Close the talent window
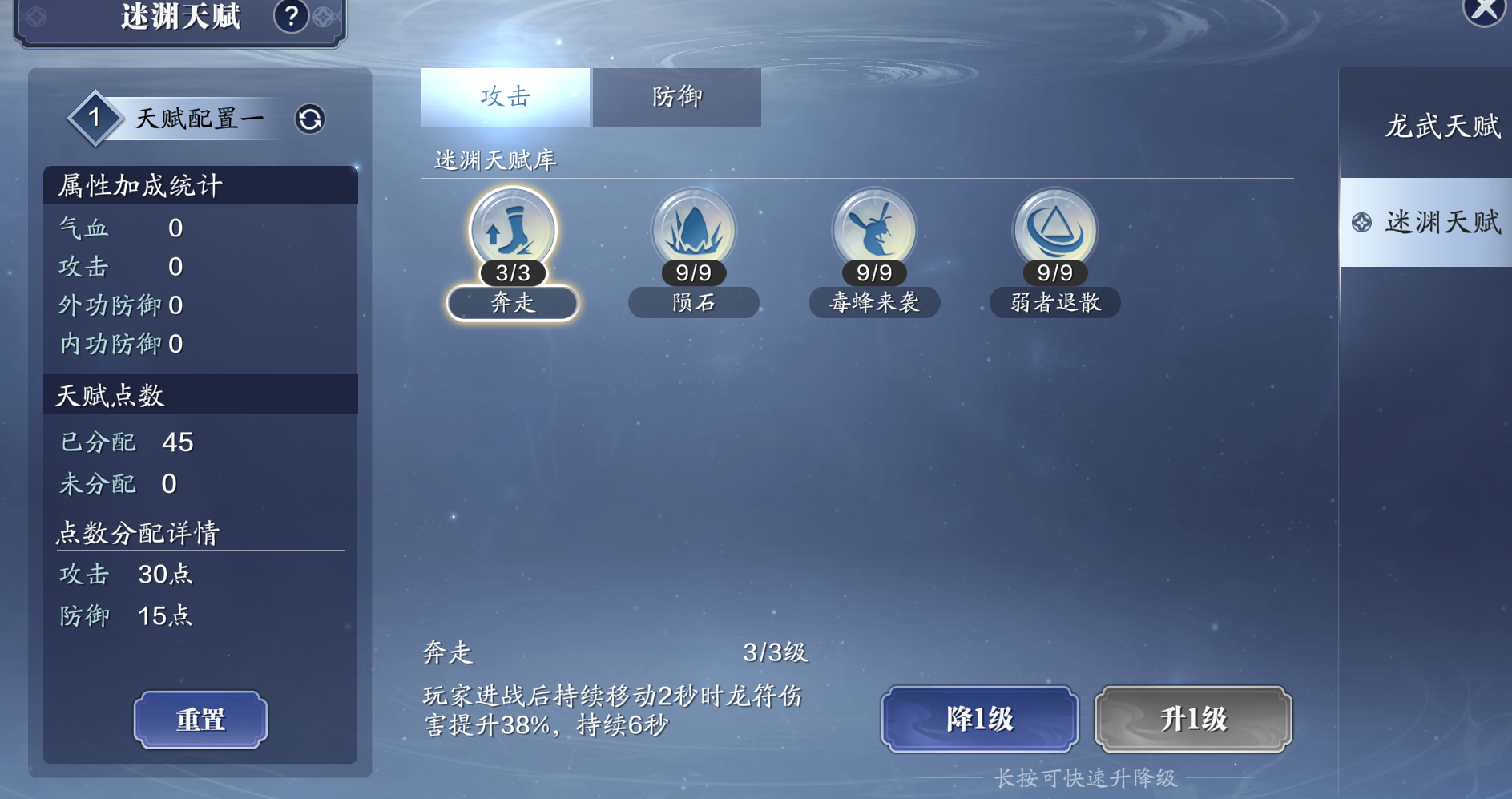 coord(1484,10)
